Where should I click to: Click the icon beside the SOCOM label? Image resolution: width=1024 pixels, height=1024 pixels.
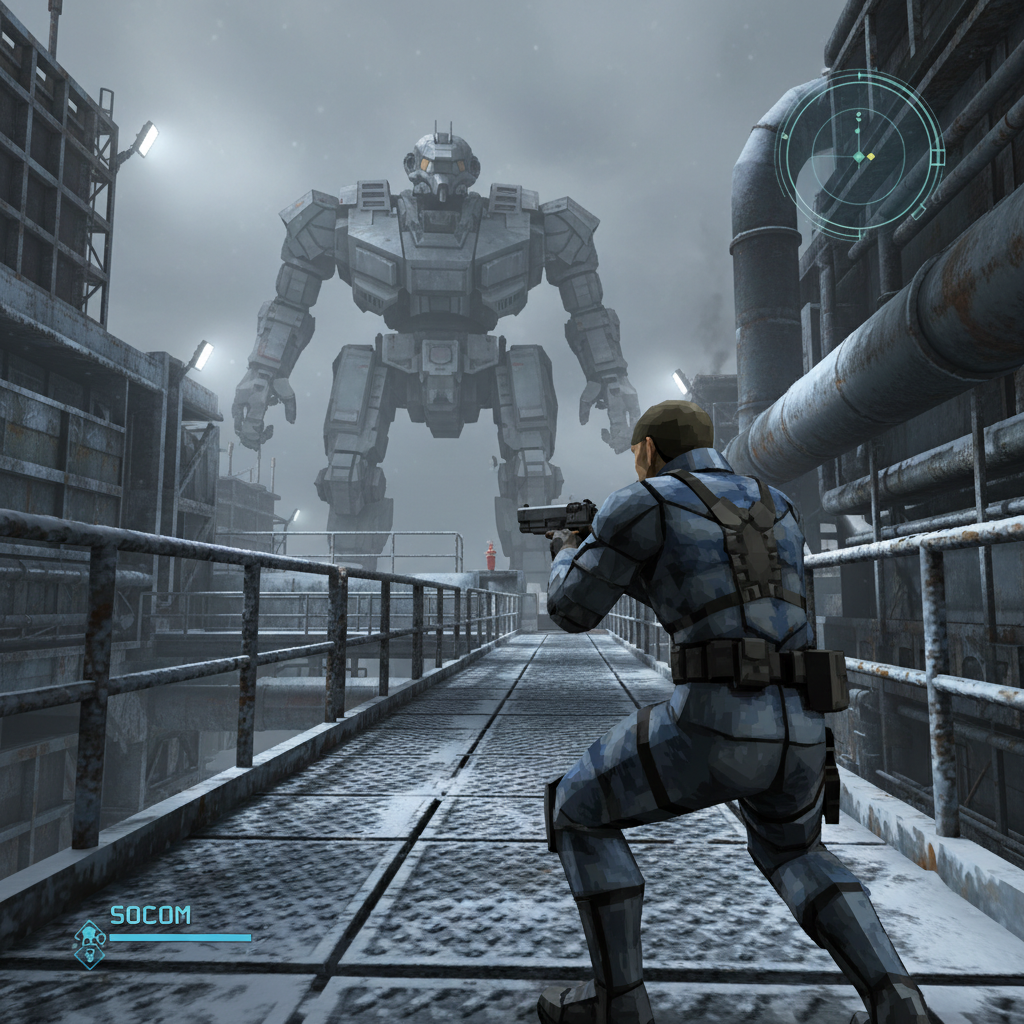click(x=90, y=944)
